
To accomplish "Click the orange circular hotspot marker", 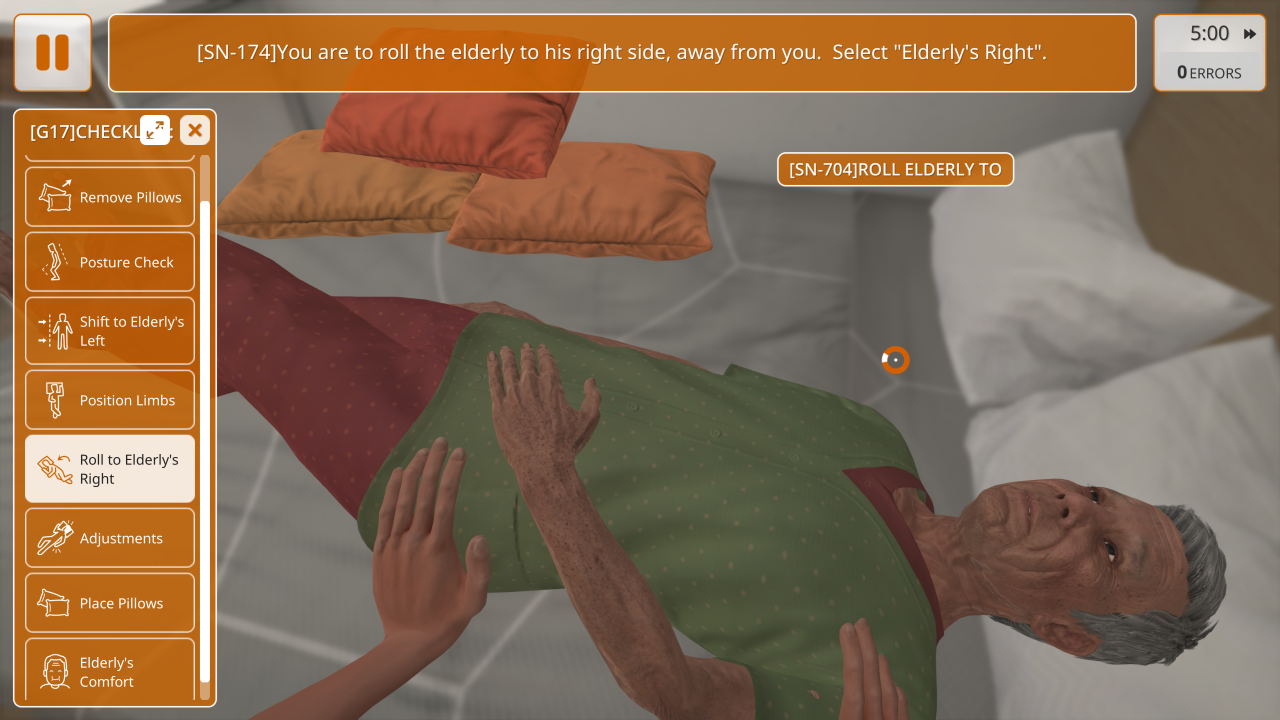I will [x=895, y=360].
